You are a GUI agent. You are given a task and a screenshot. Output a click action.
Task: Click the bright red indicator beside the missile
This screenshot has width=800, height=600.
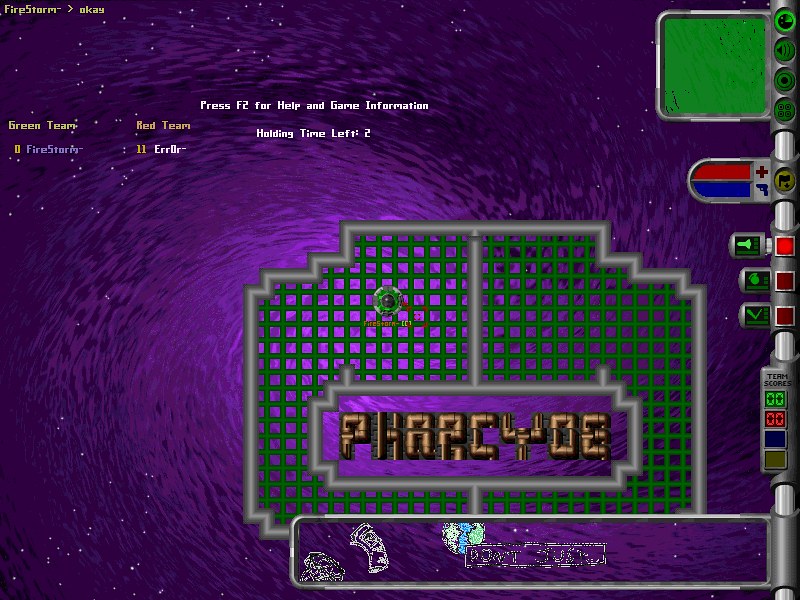coord(785,245)
